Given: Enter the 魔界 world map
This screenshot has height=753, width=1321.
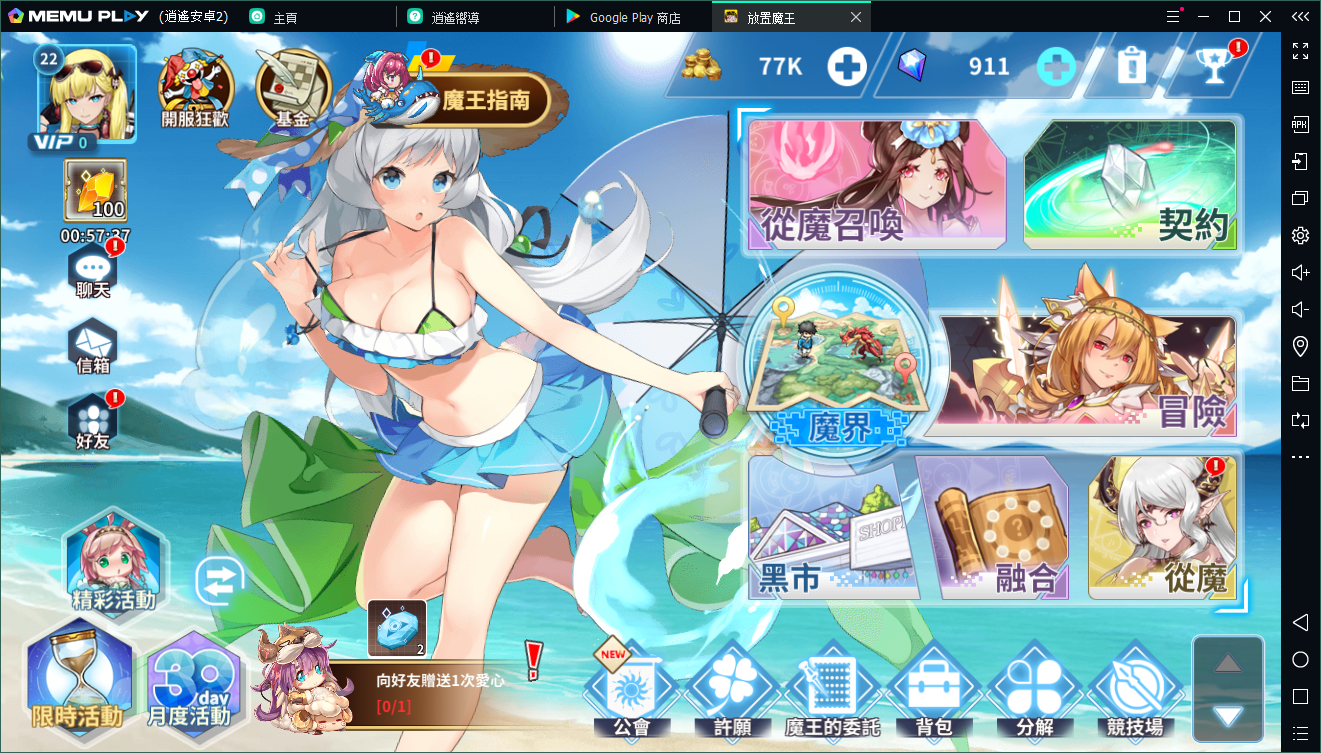Looking at the screenshot, I should pos(838,372).
